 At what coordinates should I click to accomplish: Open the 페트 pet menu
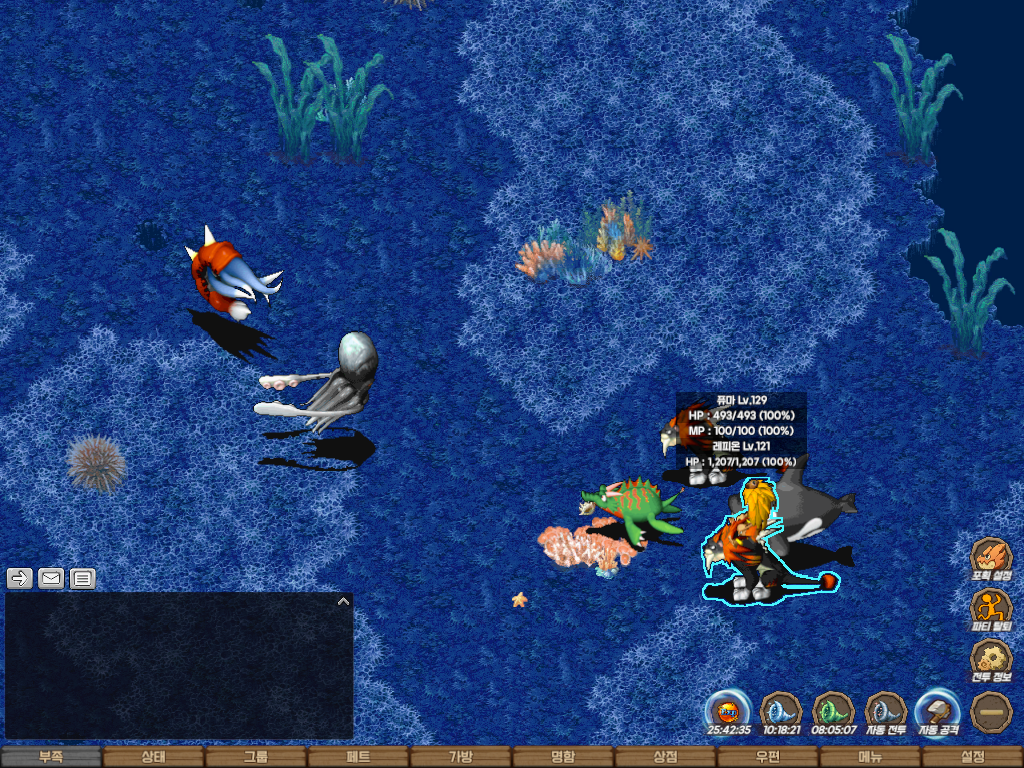[358, 757]
